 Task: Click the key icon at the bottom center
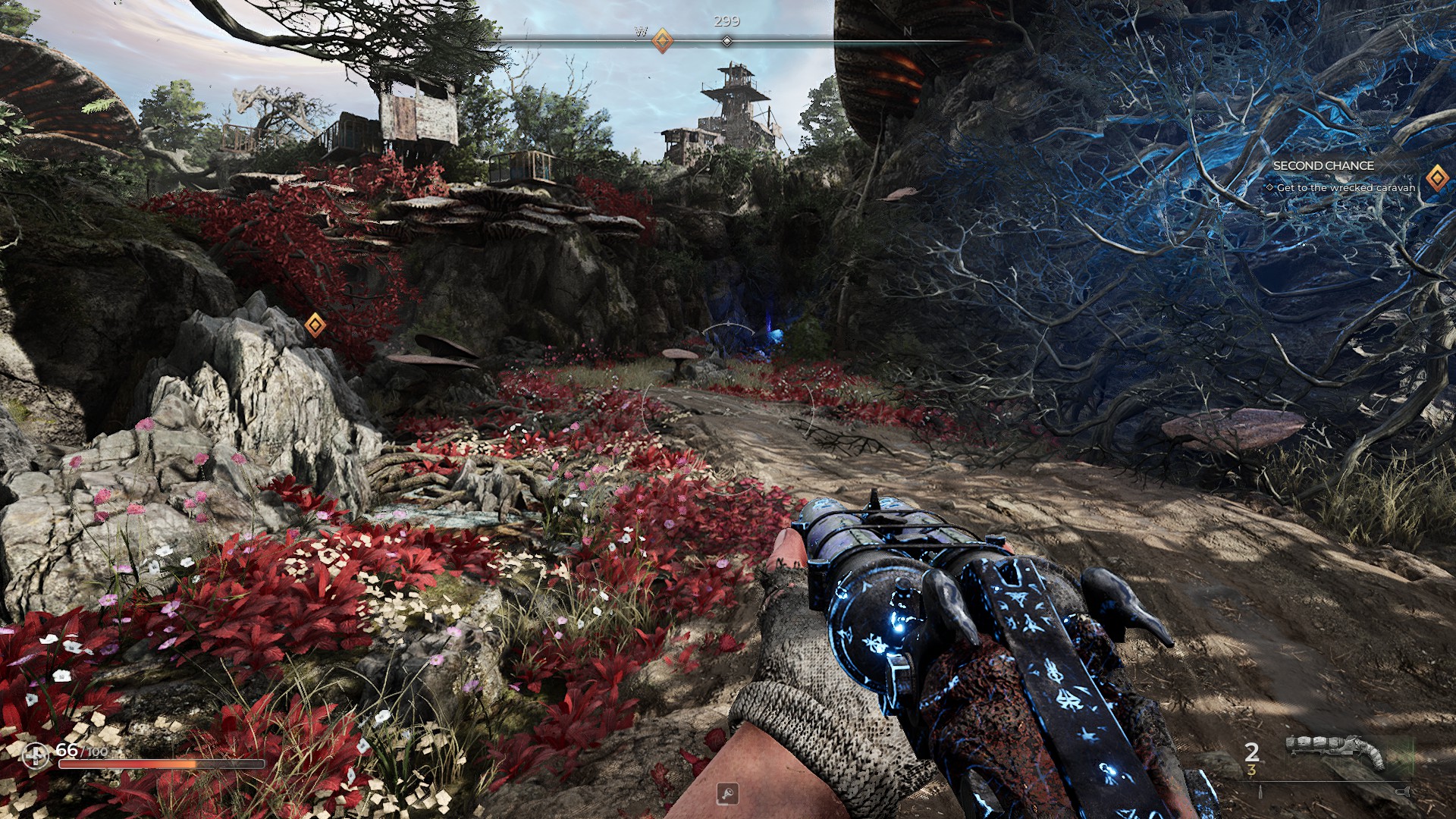(727, 794)
